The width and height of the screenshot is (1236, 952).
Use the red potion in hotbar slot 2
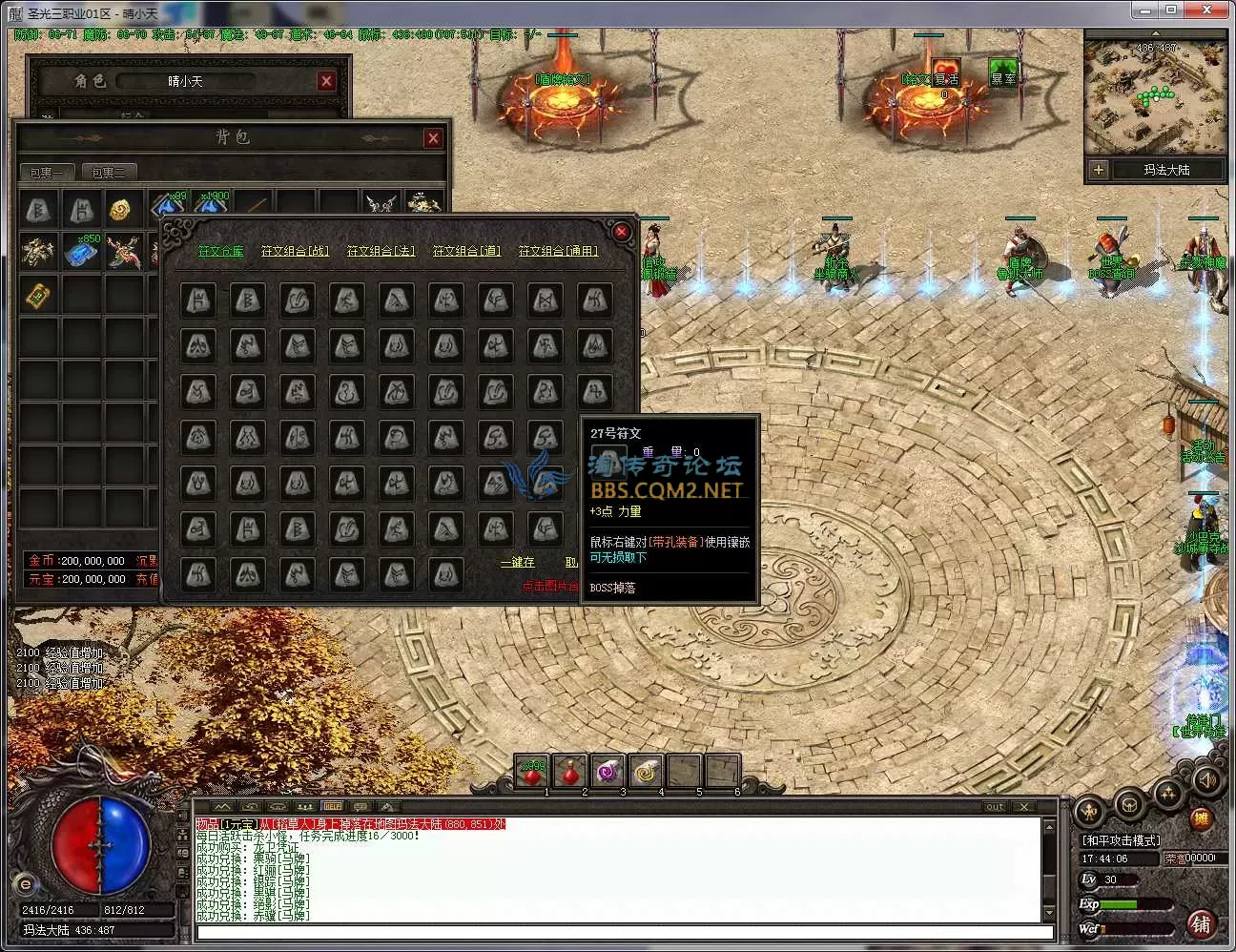pos(570,771)
